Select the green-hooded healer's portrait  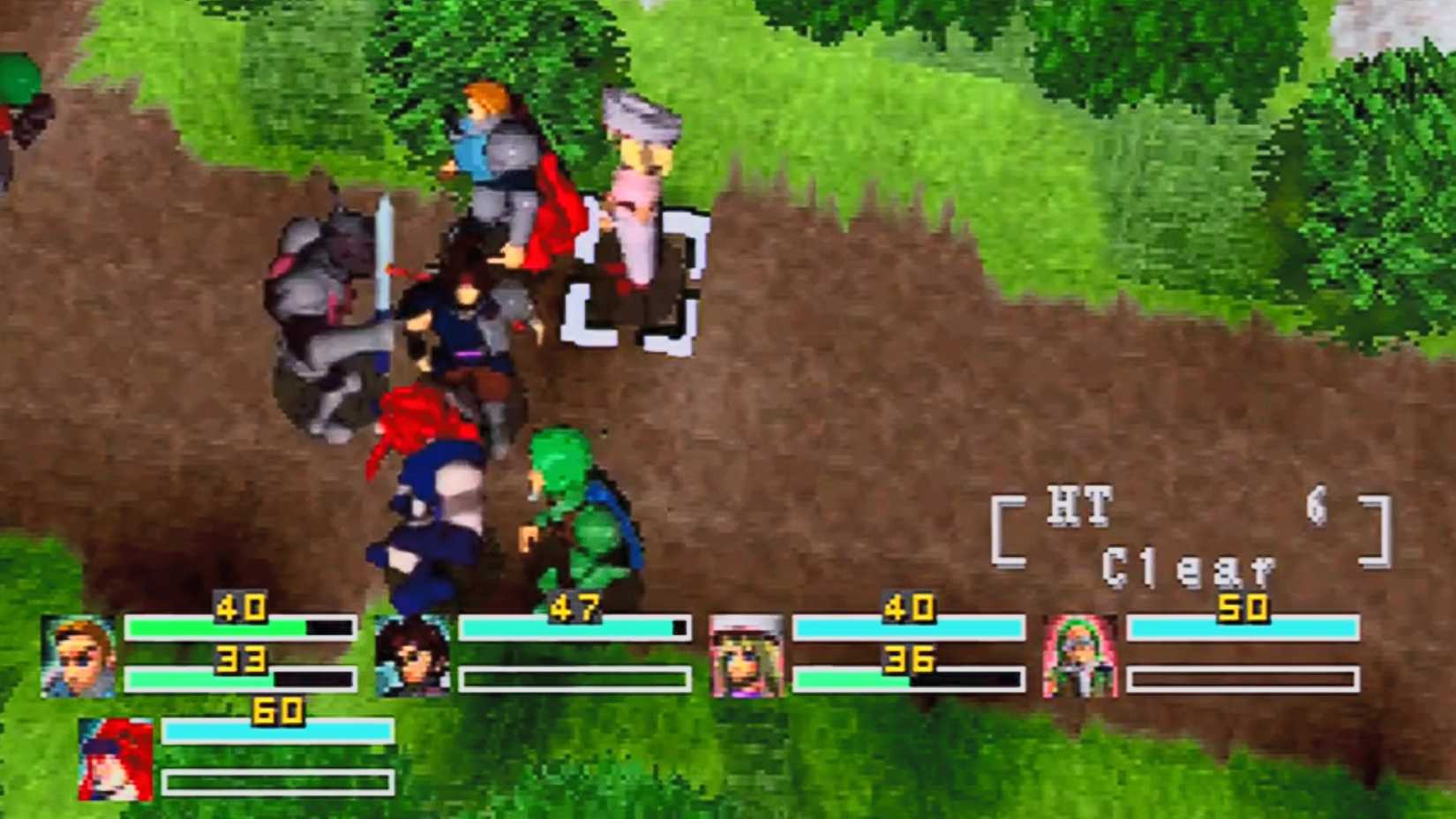(1081, 655)
